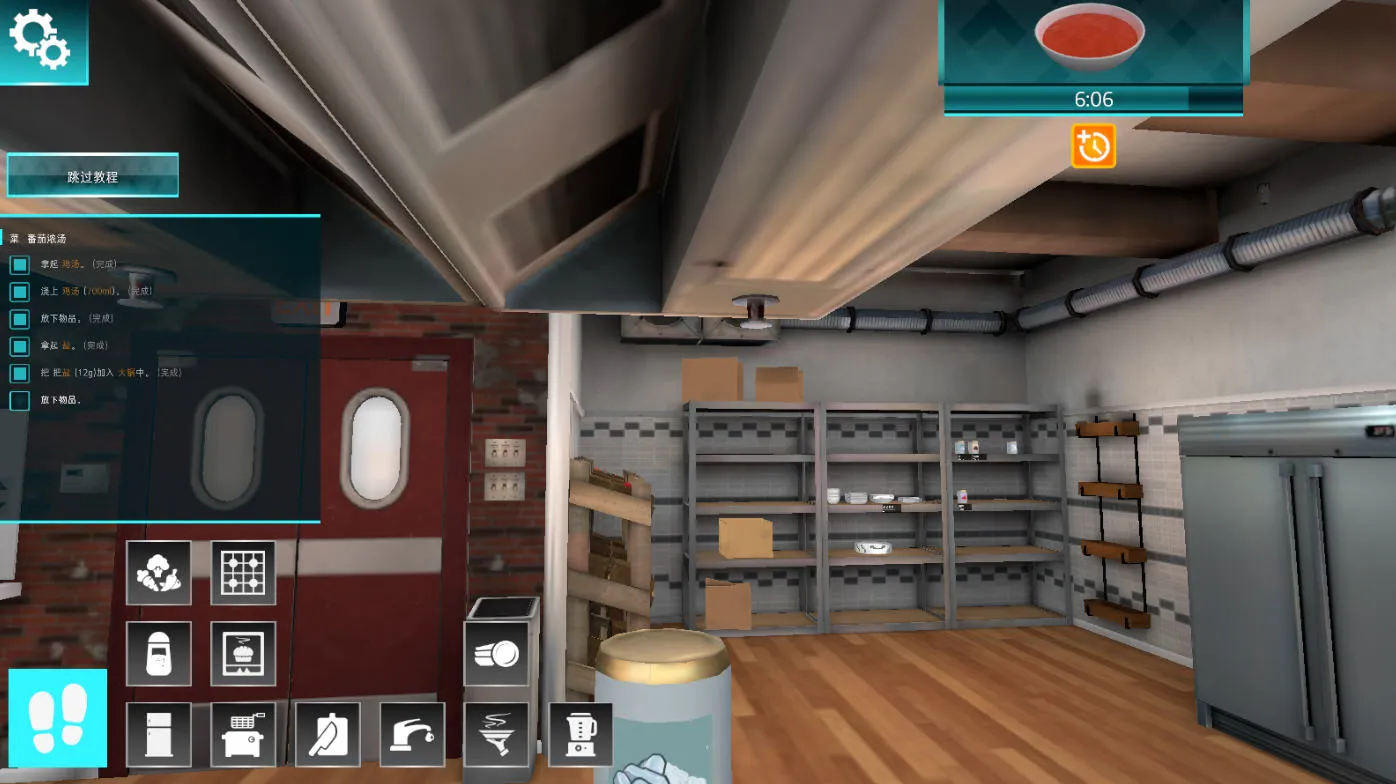Open the settings gear icon
1396x784 pixels.
40,38
